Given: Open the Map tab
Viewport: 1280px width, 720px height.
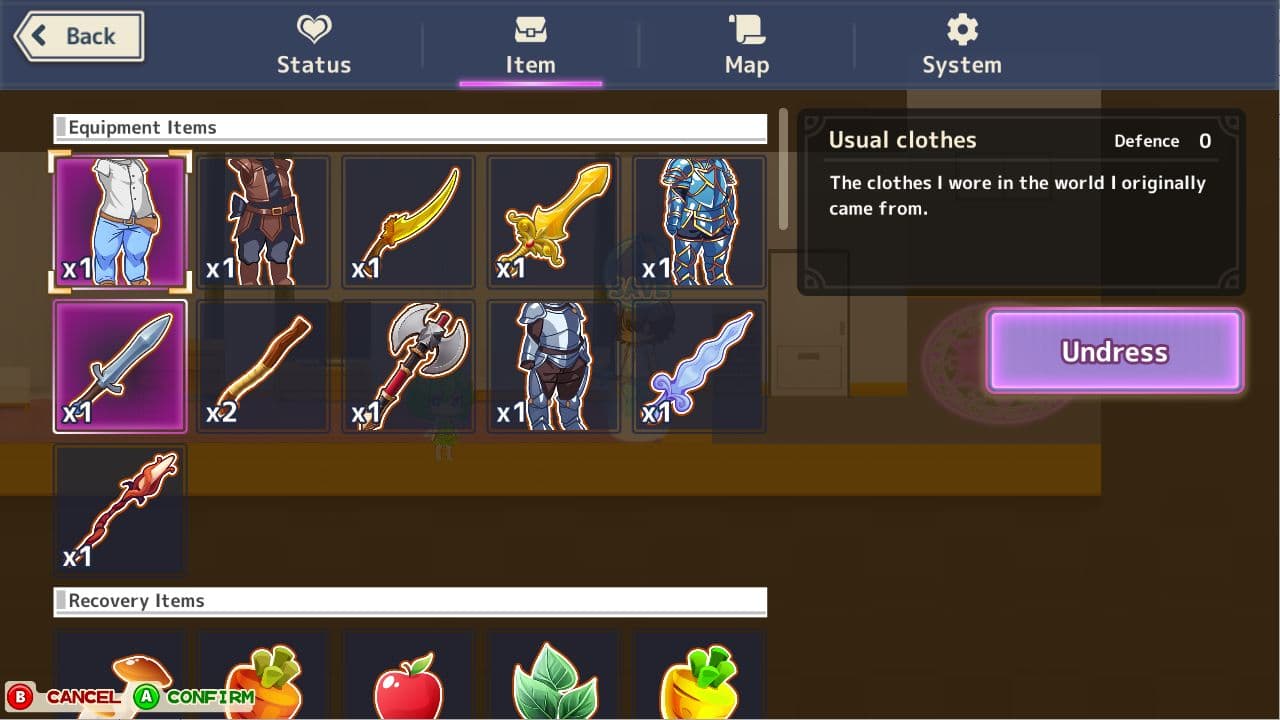Looking at the screenshot, I should click(x=746, y=45).
